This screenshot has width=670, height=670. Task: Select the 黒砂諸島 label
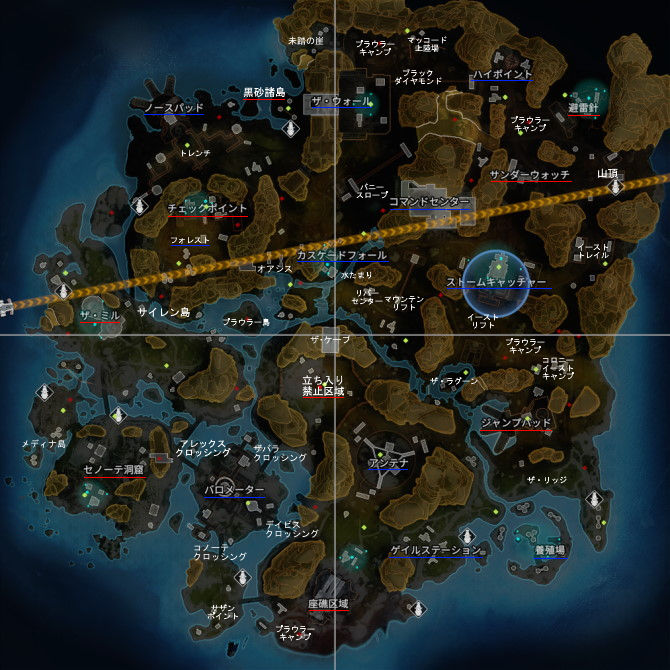tap(264, 92)
